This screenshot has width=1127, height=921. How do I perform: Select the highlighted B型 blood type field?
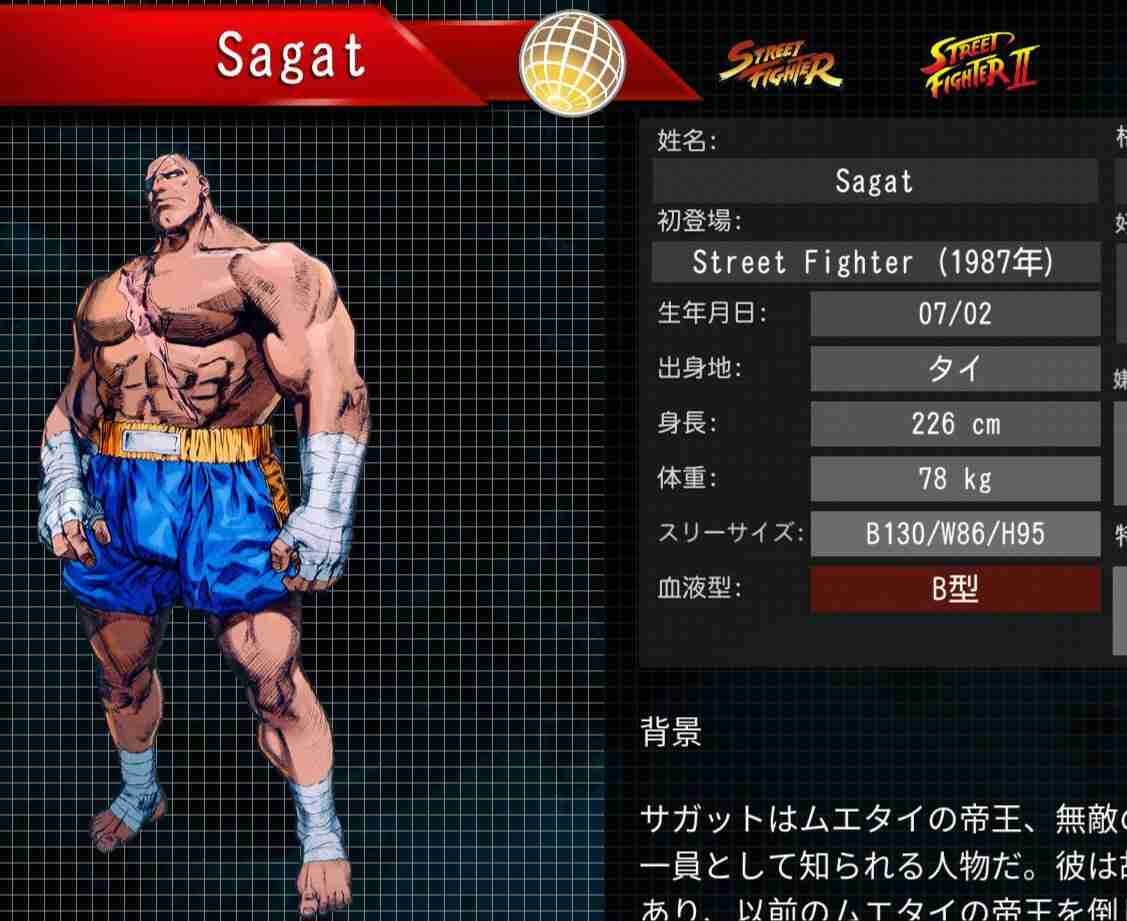coord(954,589)
